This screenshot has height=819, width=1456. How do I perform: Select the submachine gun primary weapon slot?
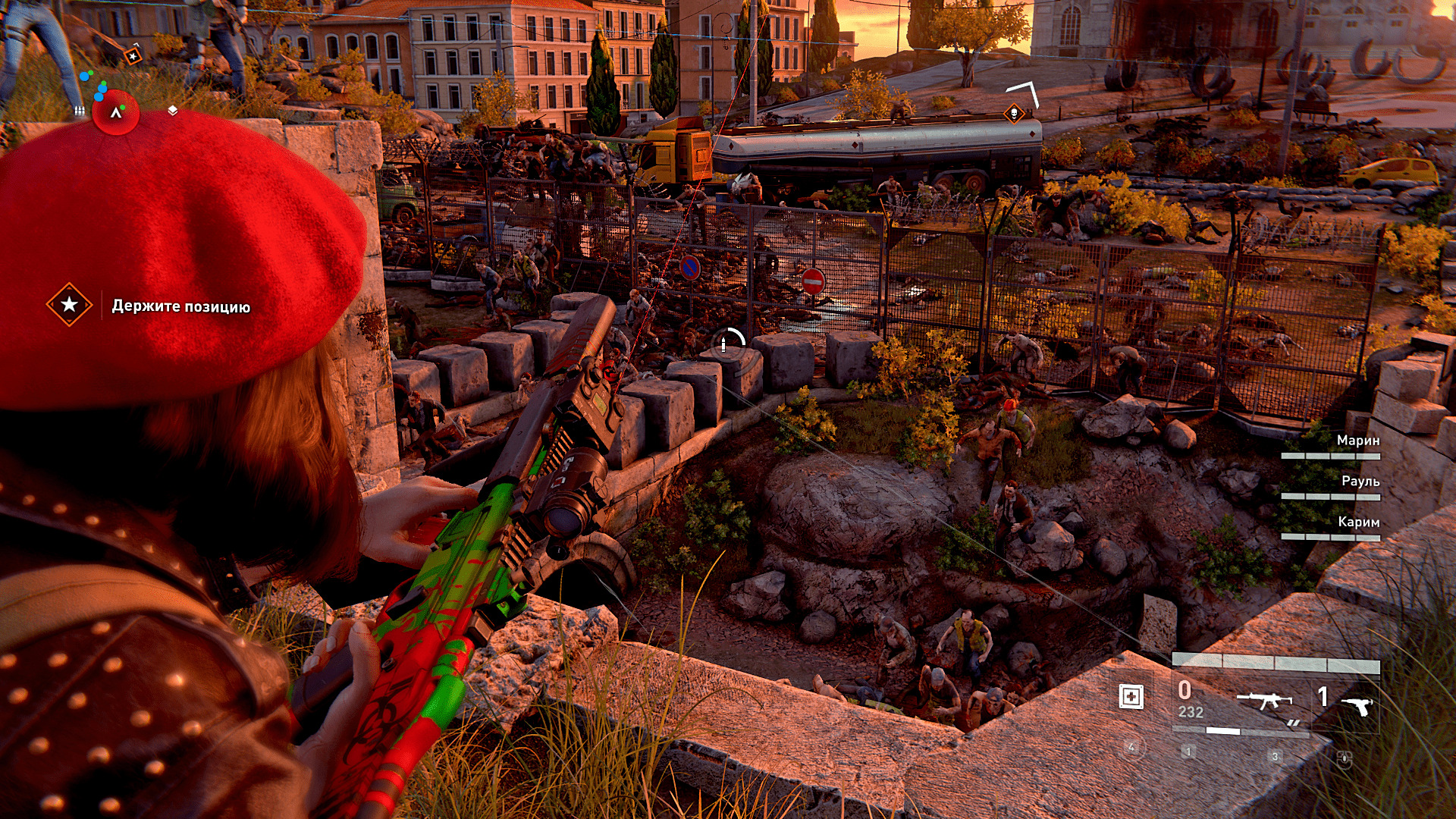point(1263,701)
